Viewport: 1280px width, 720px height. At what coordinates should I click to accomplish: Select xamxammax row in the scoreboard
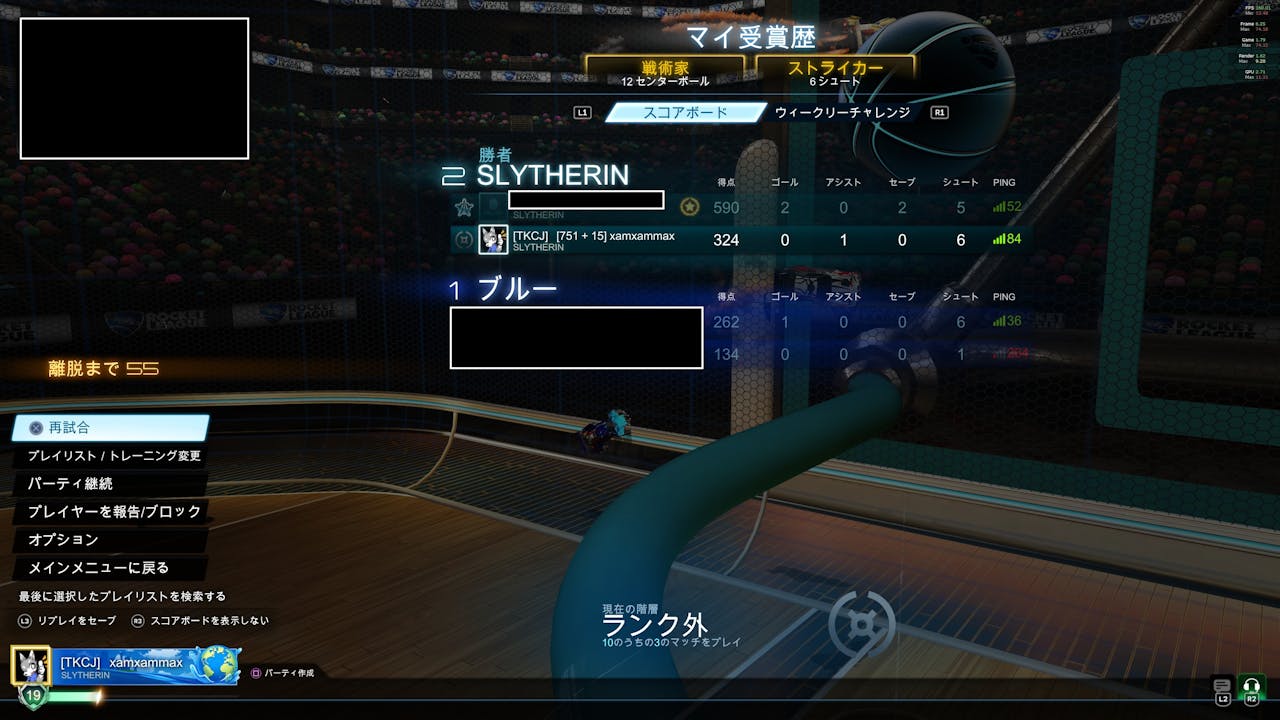(x=740, y=240)
